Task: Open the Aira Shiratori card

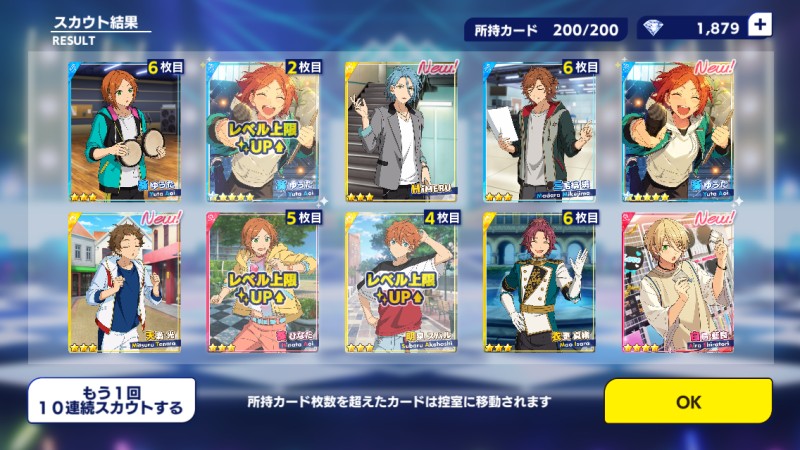Action: pos(677,281)
